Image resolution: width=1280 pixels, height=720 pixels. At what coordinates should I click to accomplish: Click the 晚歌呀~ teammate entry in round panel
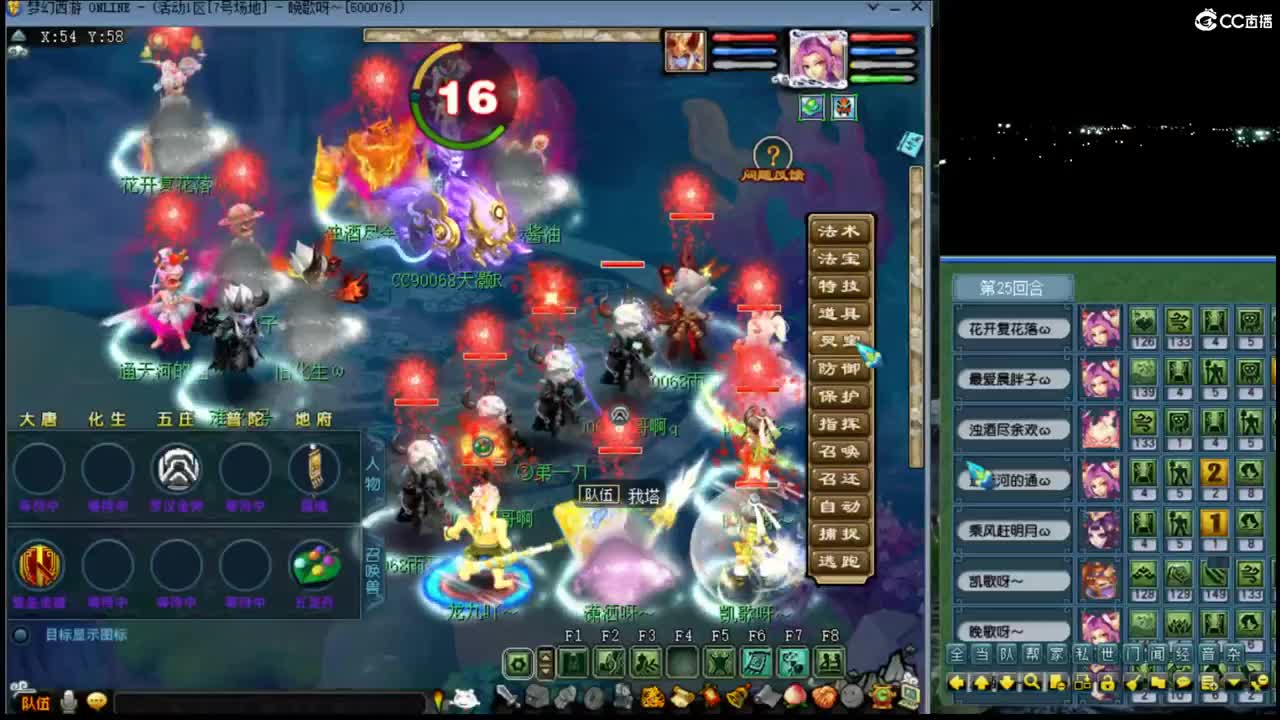point(1011,631)
